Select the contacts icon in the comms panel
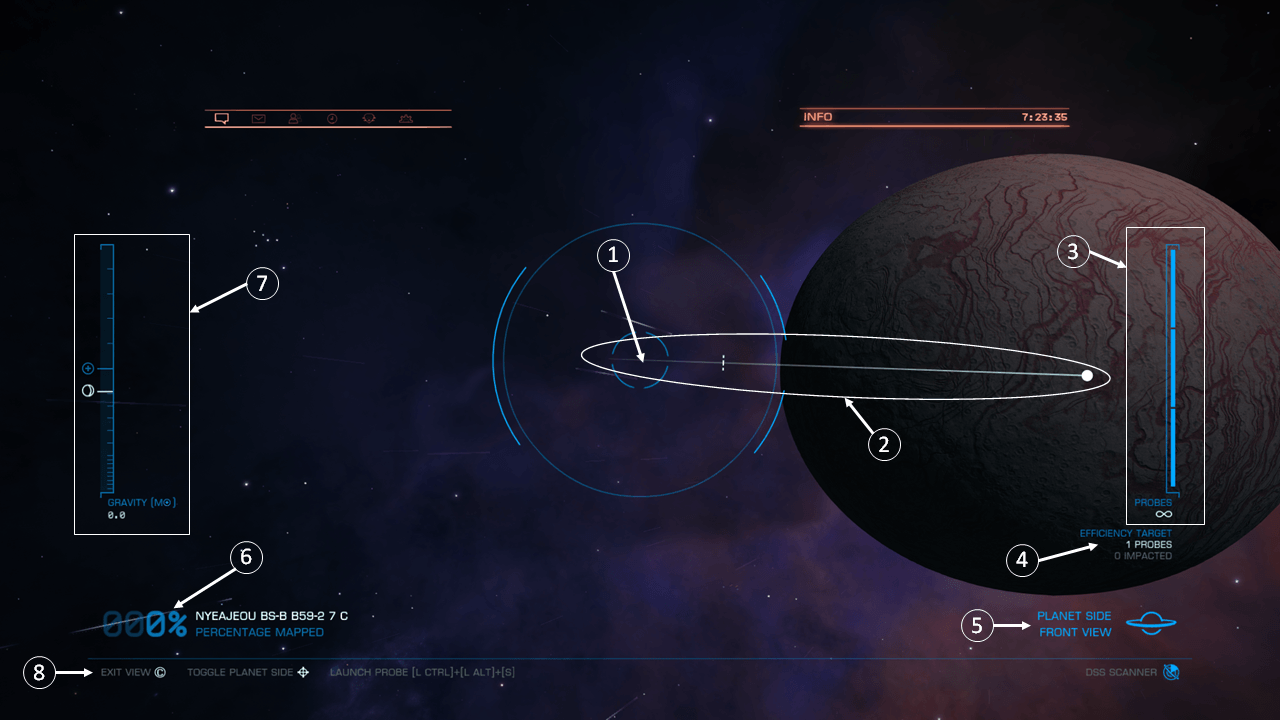 (293, 118)
